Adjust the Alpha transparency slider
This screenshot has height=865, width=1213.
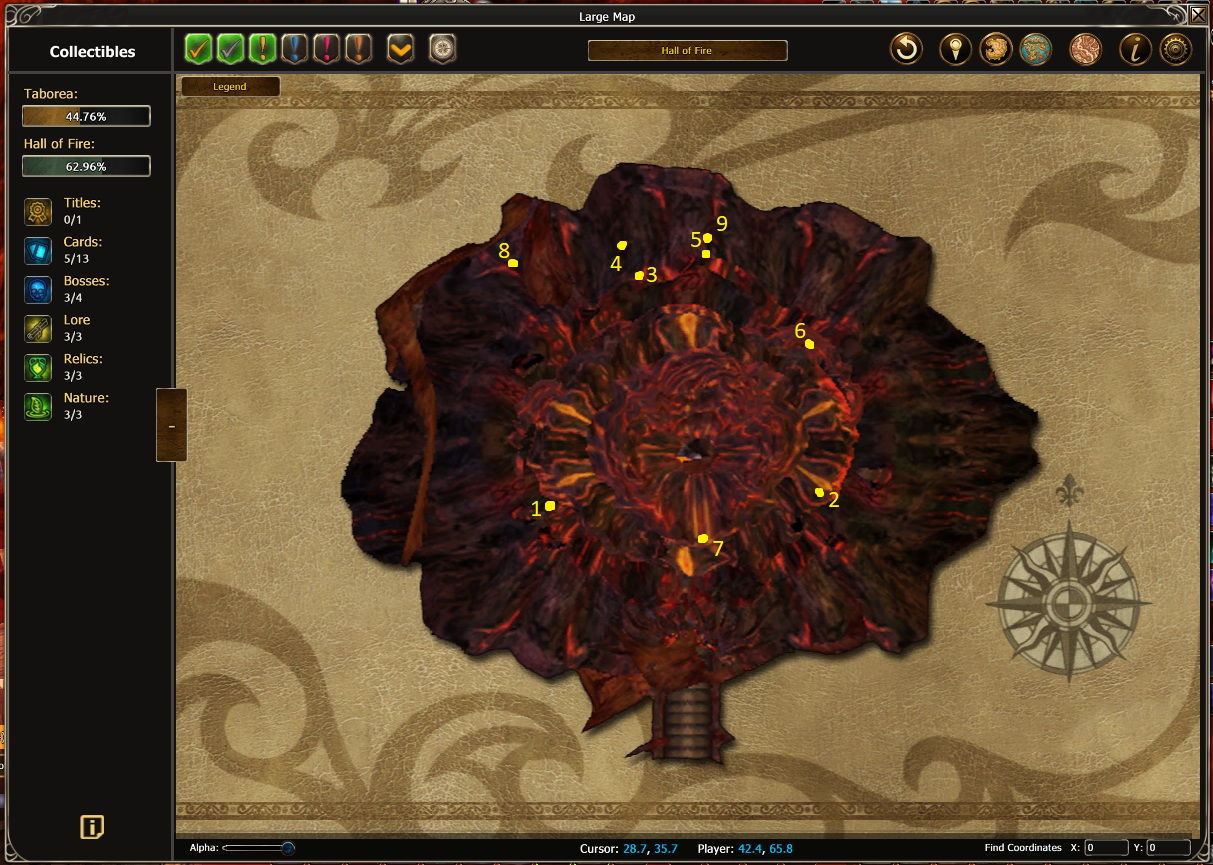coord(288,848)
